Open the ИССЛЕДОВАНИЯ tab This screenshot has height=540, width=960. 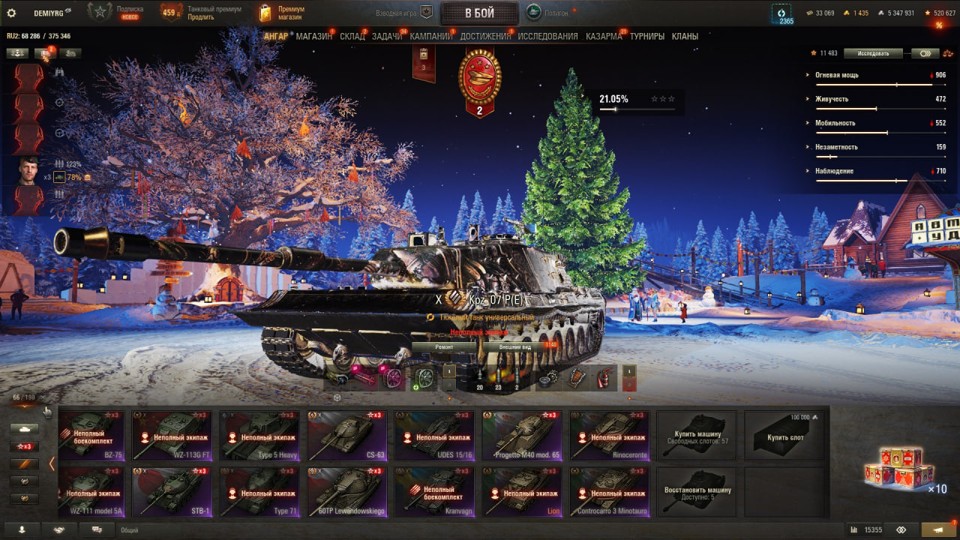pyautogui.click(x=547, y=36)
